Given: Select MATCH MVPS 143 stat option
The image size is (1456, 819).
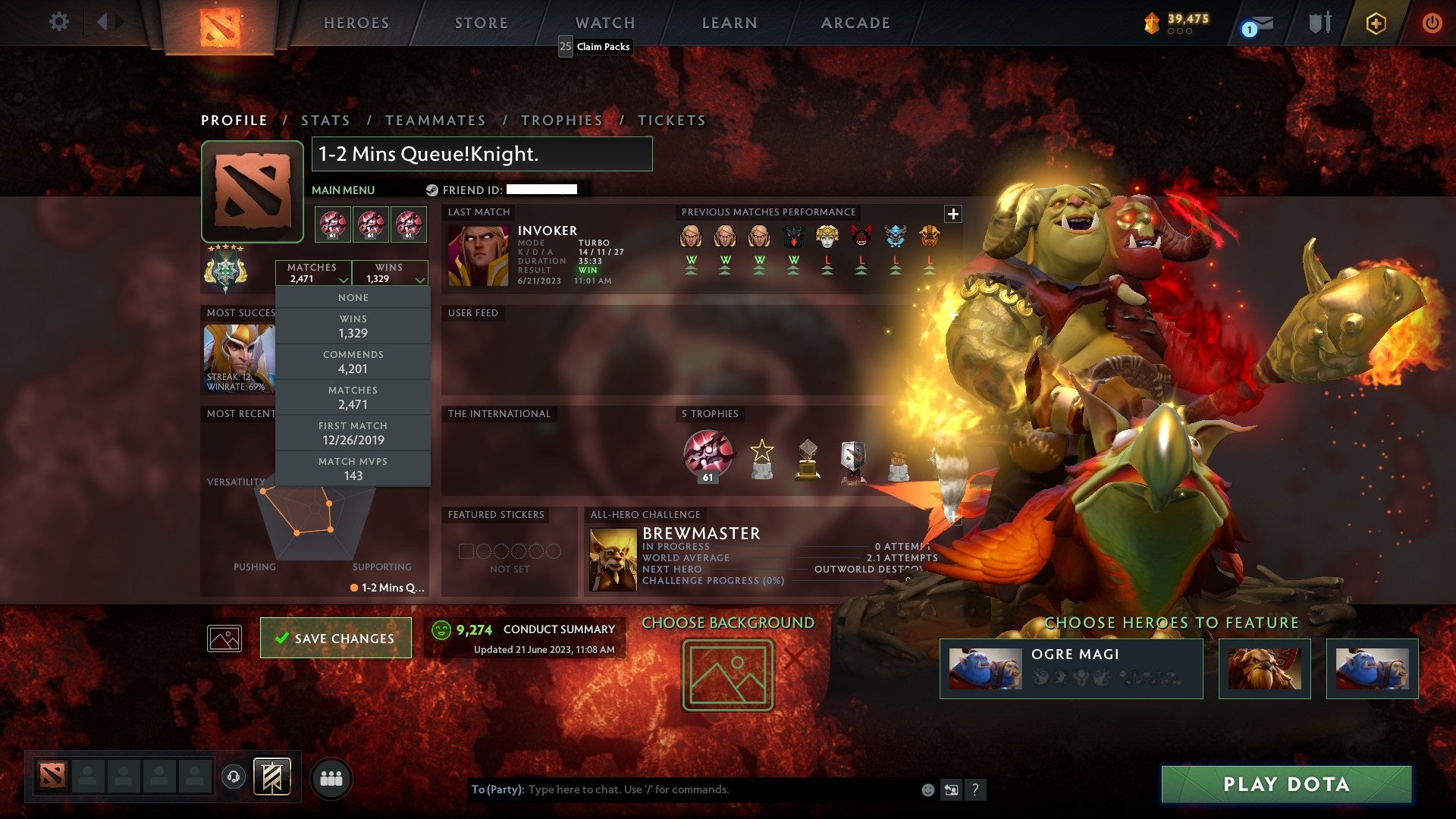Looking at the screenshot, I should [353, 469].
